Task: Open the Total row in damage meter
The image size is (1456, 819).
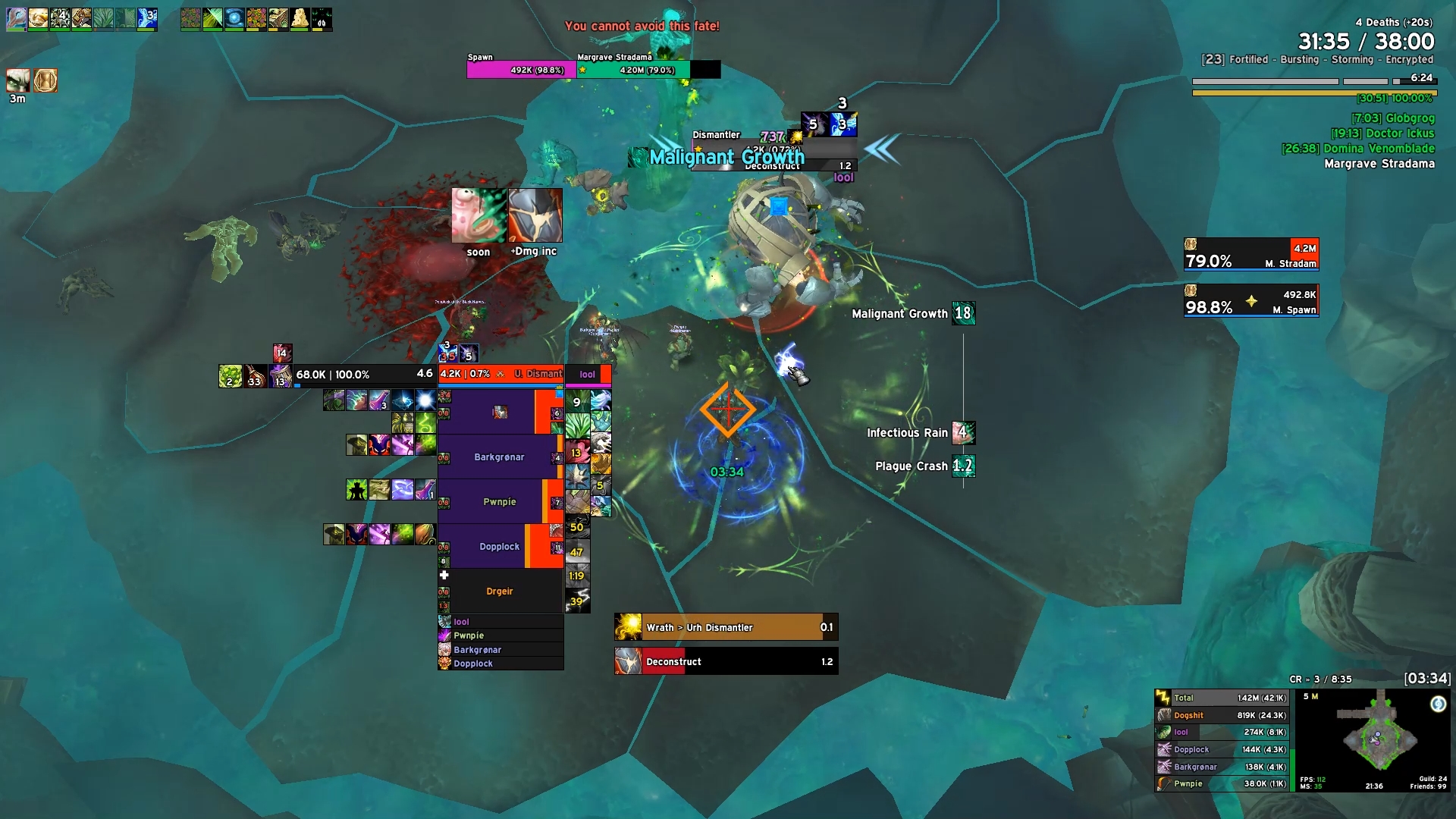Action: pos(1222,698)
